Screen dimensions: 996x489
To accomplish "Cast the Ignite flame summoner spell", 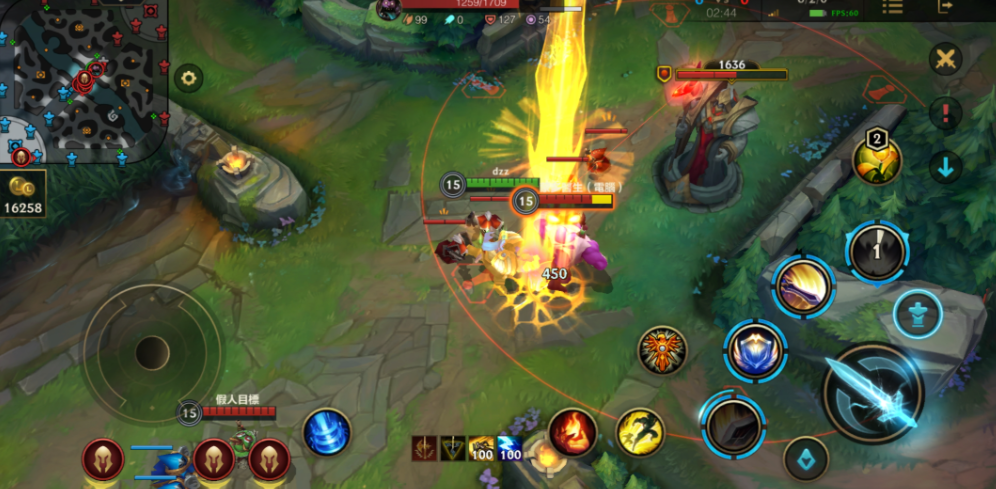I will tap(572, 433).
